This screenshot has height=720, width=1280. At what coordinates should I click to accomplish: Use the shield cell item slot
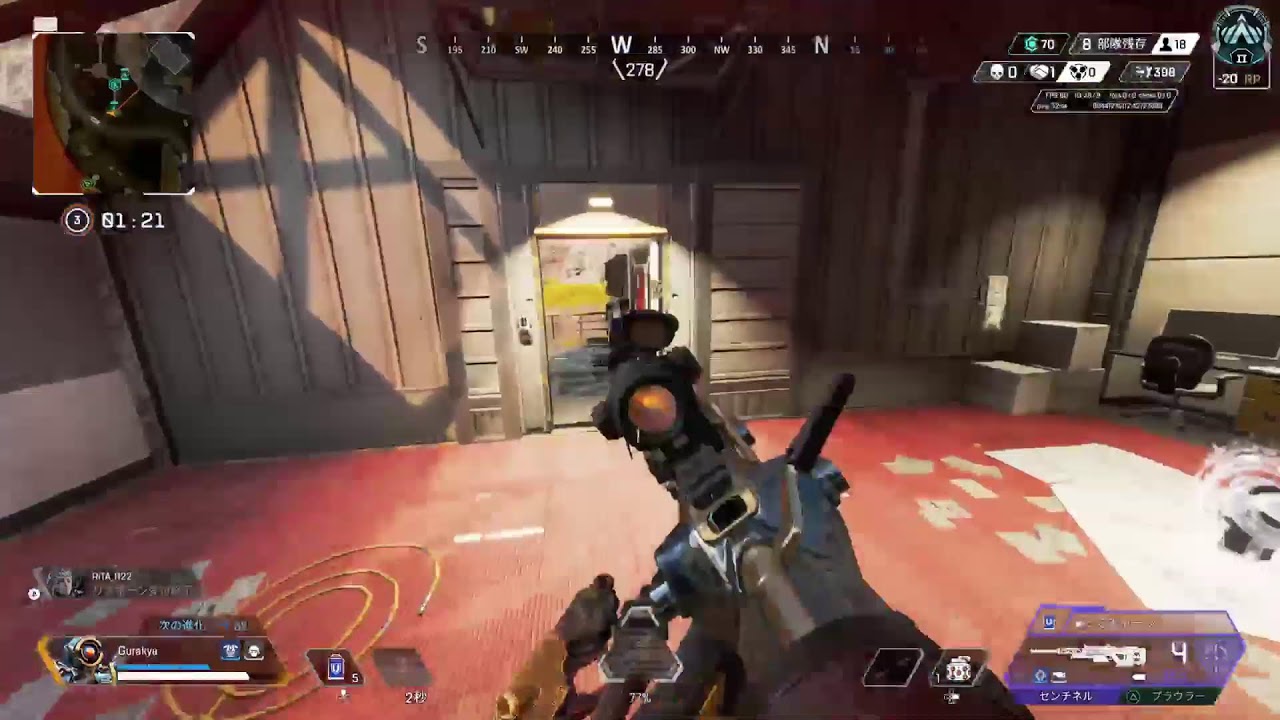pos(337,666)
